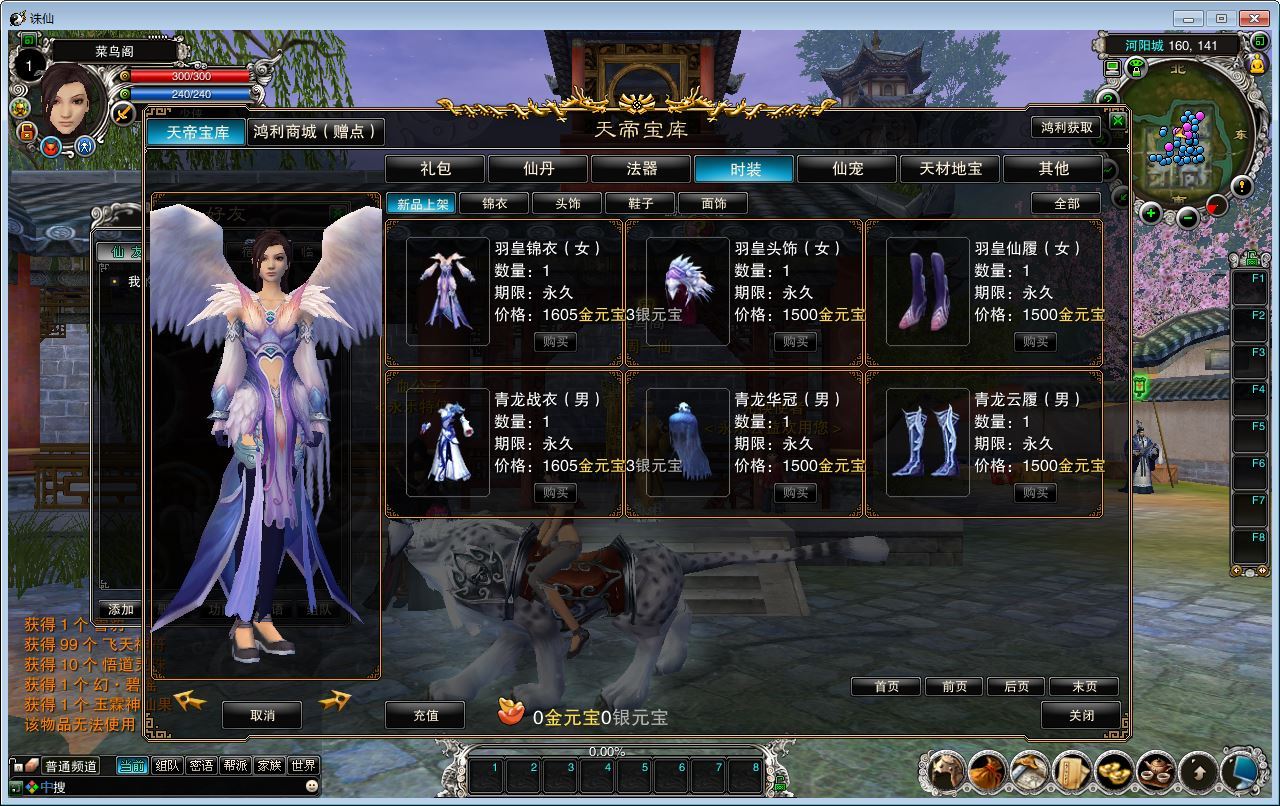Viewport: 1280px width, 806px height.
Task: Open the 法器 shop category
Action: pyautogui.click(x=642, y=169)
